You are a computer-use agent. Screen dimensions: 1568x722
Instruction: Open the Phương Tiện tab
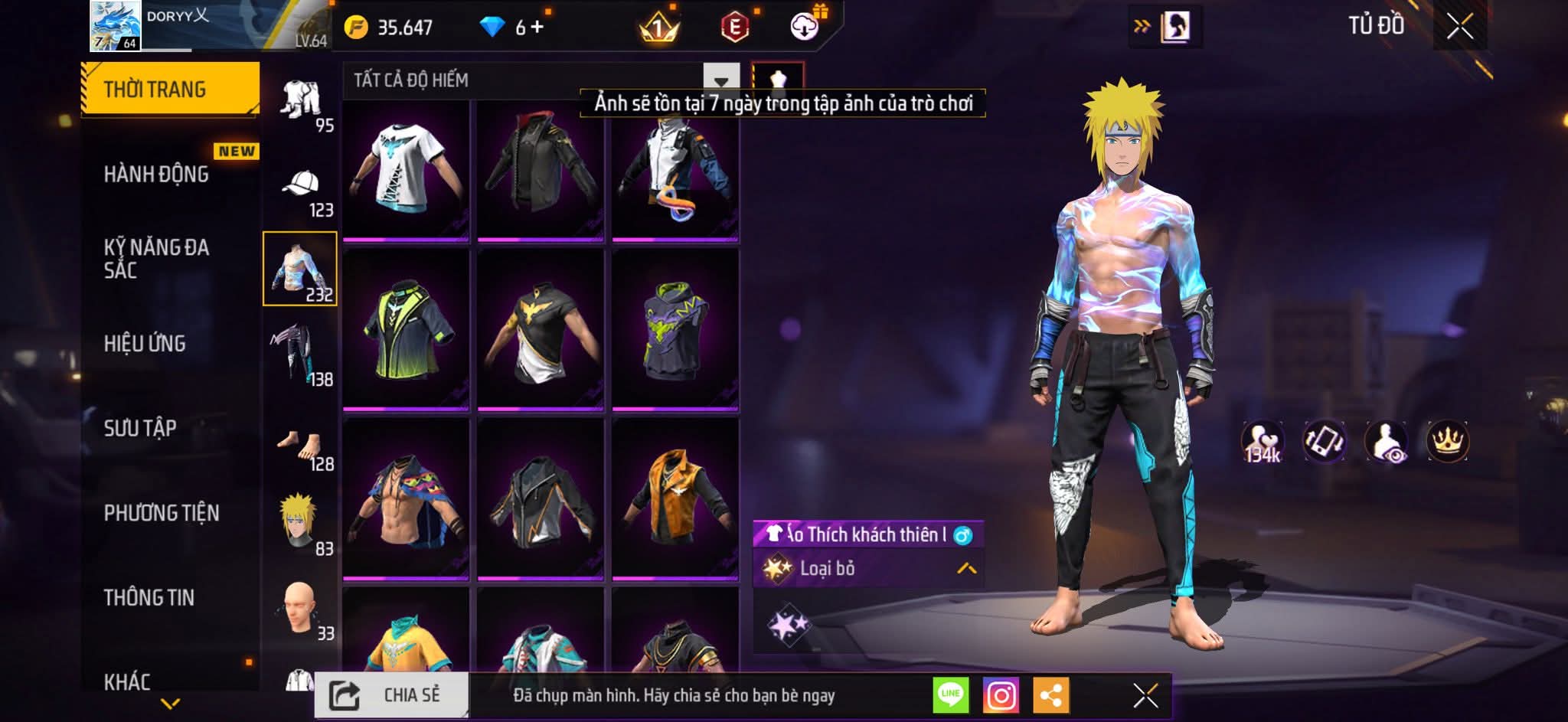pos(162,513)
